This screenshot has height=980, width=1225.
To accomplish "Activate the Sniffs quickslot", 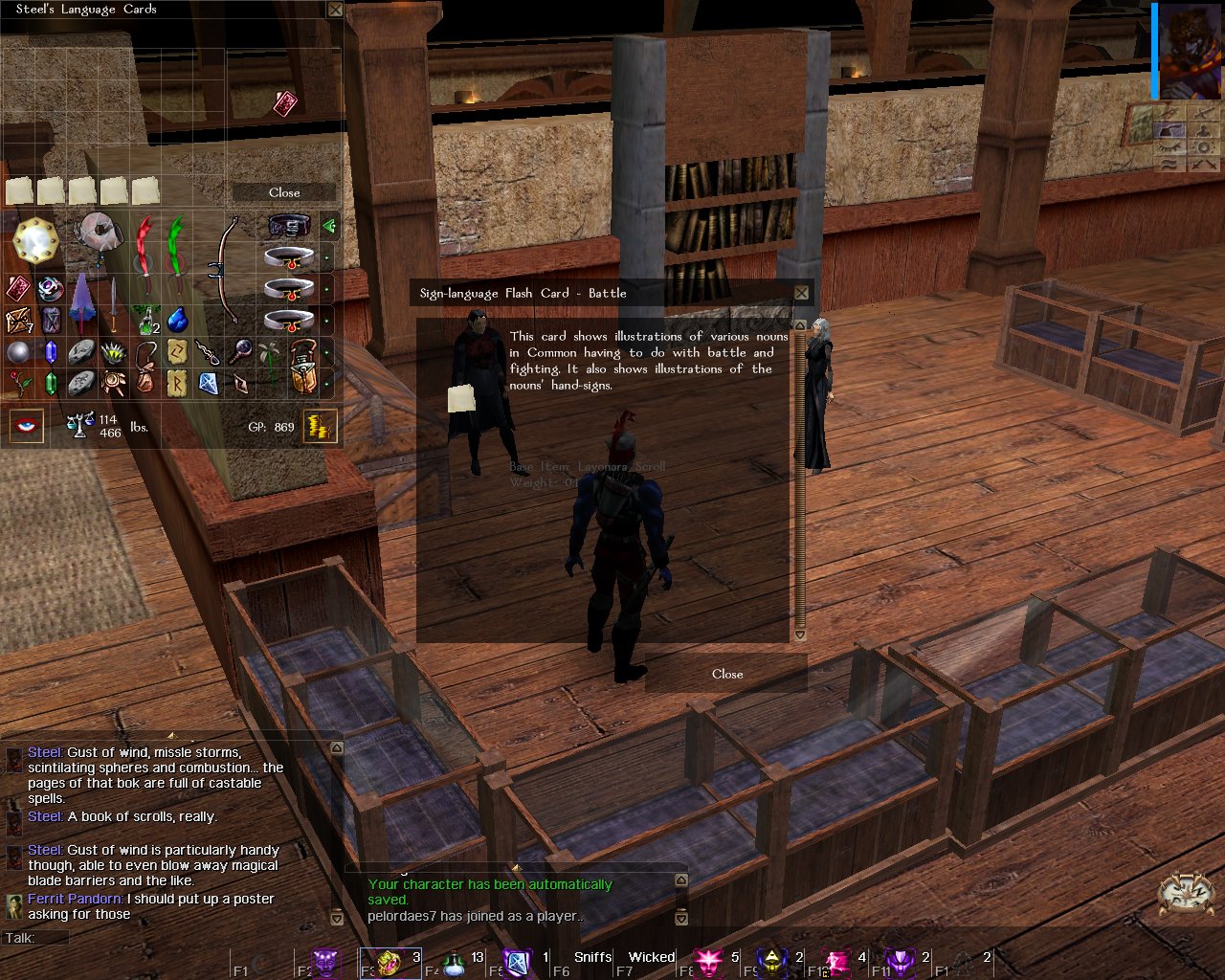I will click(x=592, y=958).
